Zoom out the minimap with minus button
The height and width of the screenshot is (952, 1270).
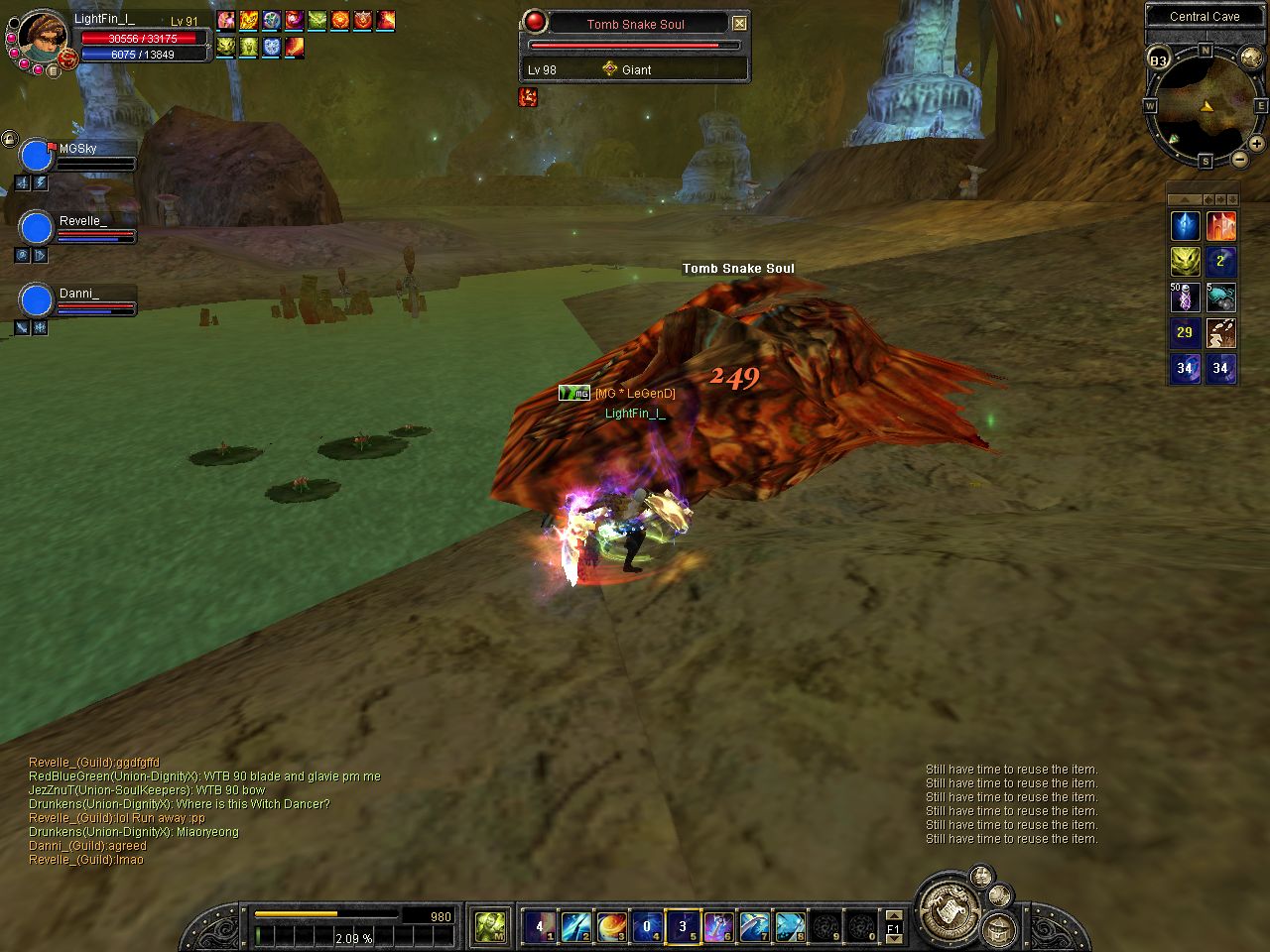coord(1240,159)
